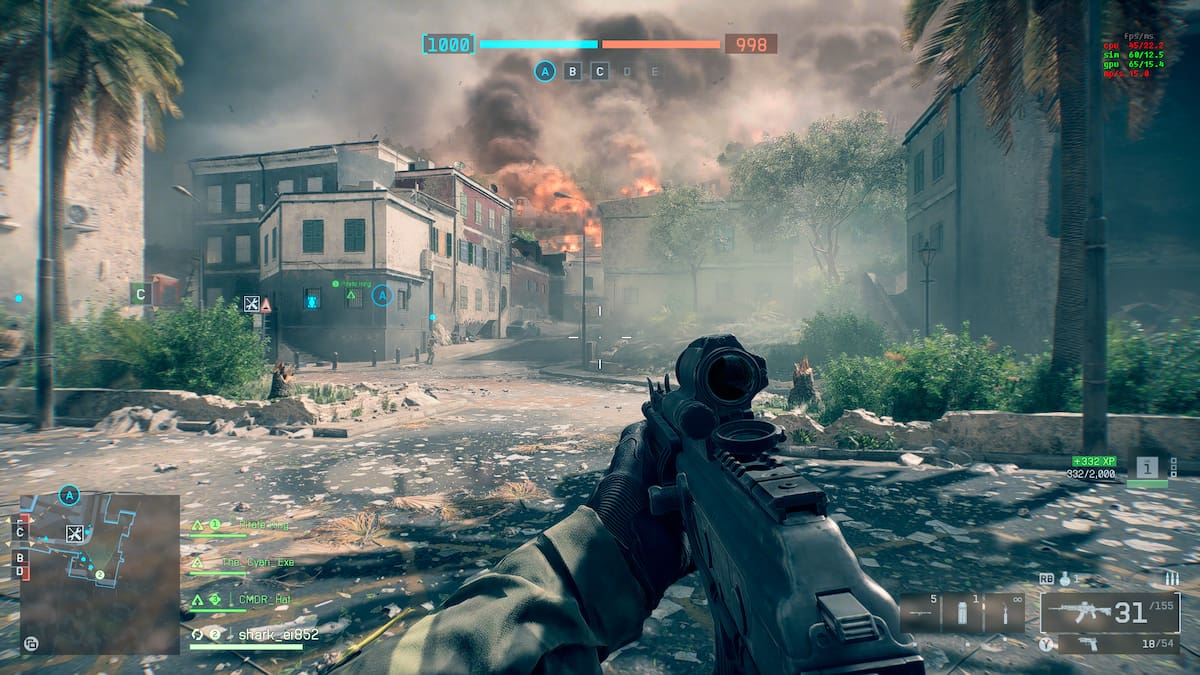The height and width of the screenshot is (675, 1200).
Task: Toggle the minimap size icon below the minimap
Action: pos(31,643)
